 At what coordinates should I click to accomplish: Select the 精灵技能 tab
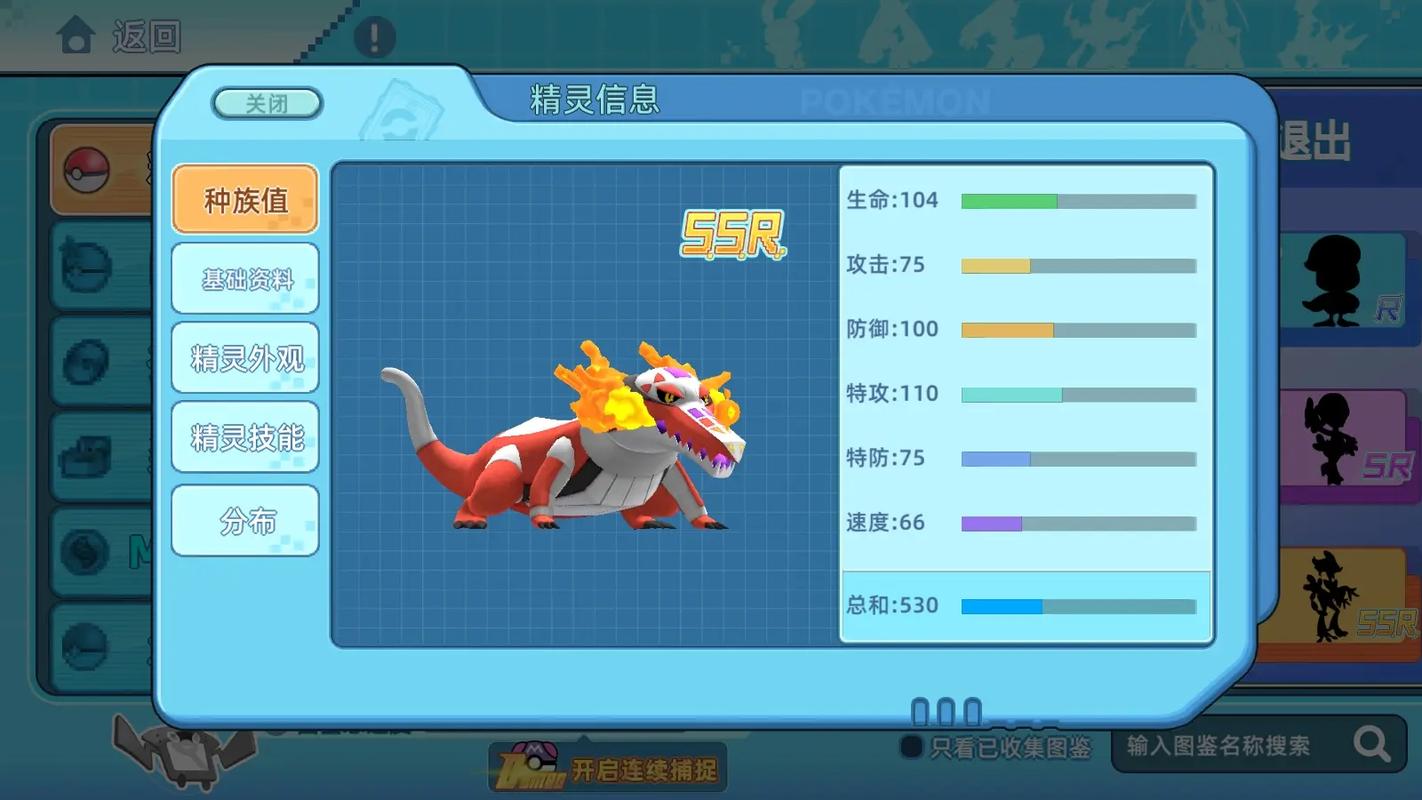click(245, 437)
